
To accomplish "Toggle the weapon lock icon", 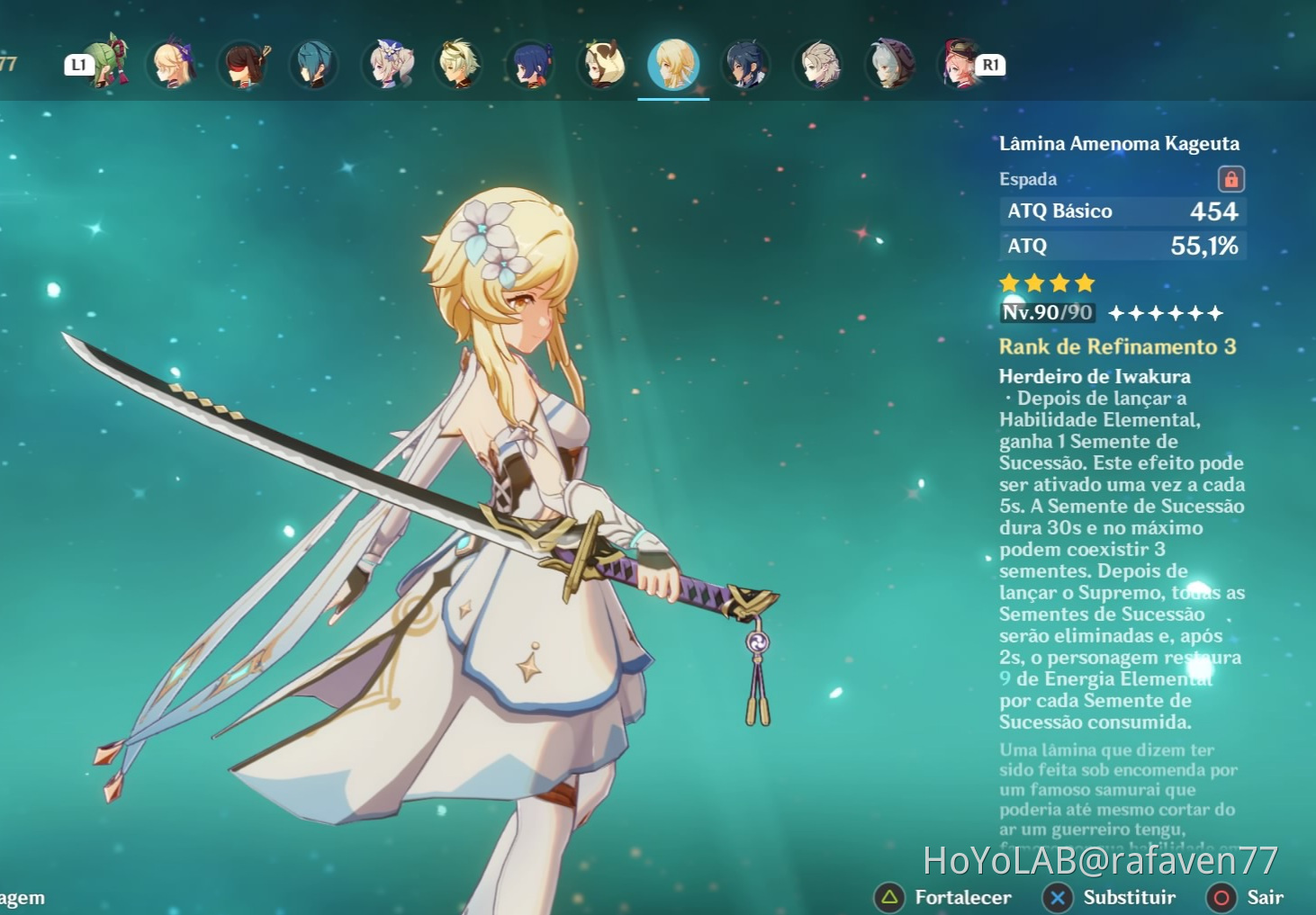I will (x=1233, y=178).
